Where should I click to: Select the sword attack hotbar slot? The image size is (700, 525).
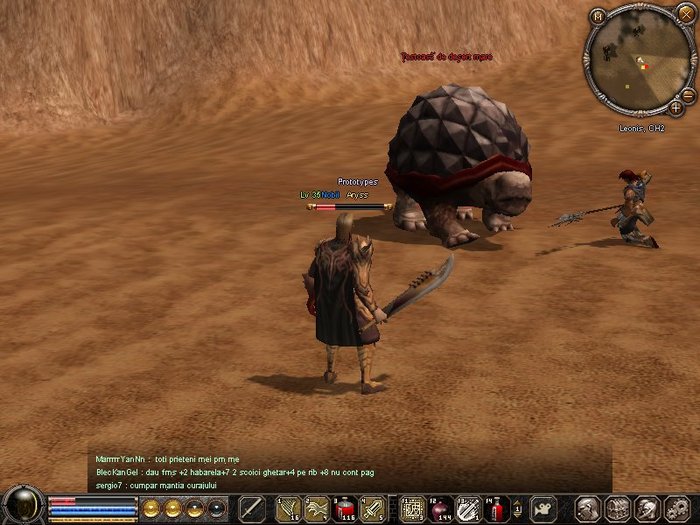[x=250, y=508]
